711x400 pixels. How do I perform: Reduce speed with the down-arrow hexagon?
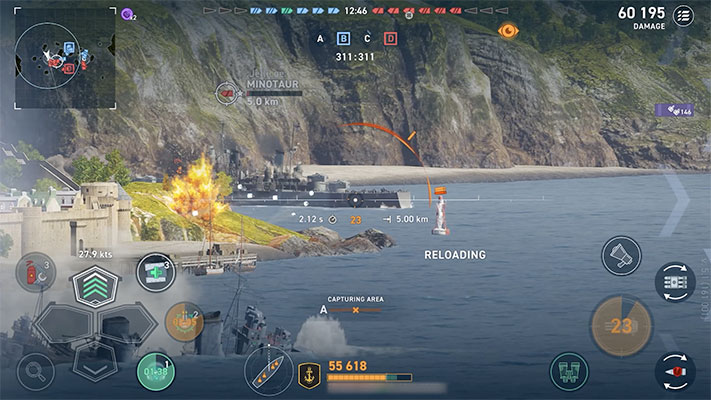95,362
